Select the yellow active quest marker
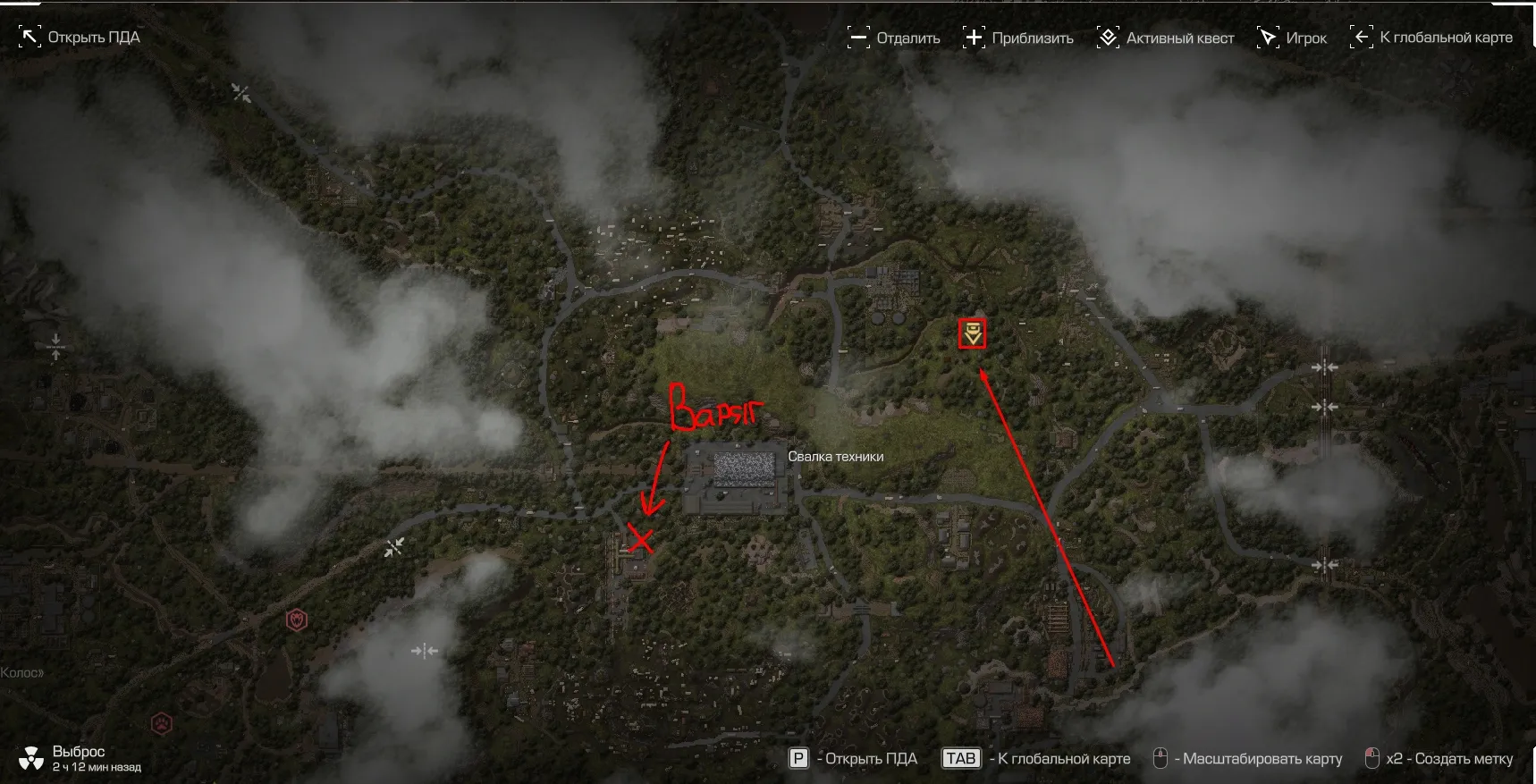This screenshot has width=1536, height=784. [972, 333]
